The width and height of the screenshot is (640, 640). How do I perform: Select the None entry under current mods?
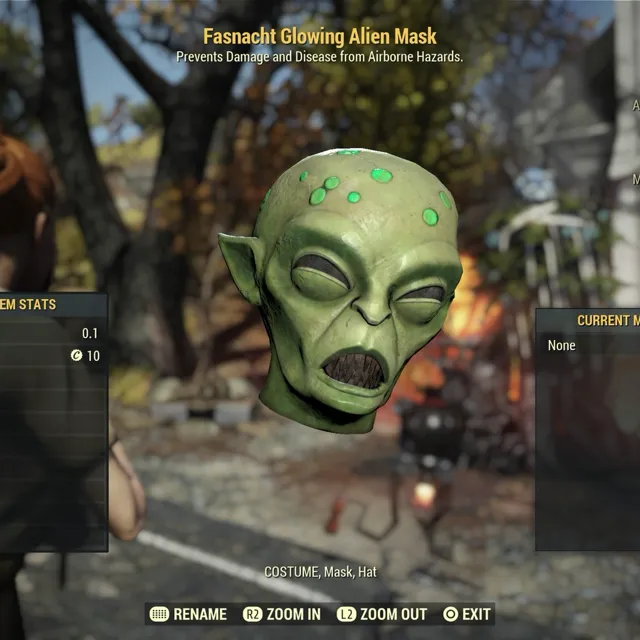coord(562,345)
